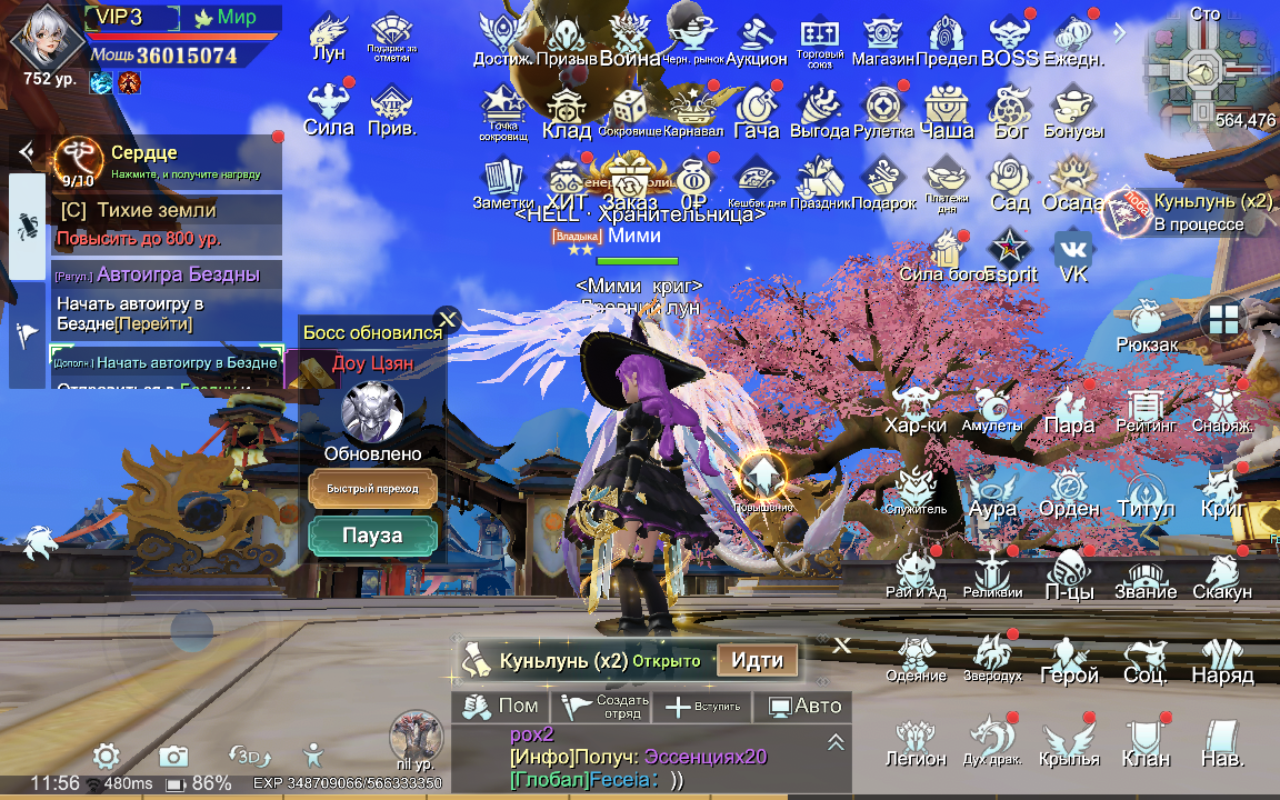This screenshot has width=1280, height=800.
Task: Open the BOSS menu
Action: coord(1009,40)
